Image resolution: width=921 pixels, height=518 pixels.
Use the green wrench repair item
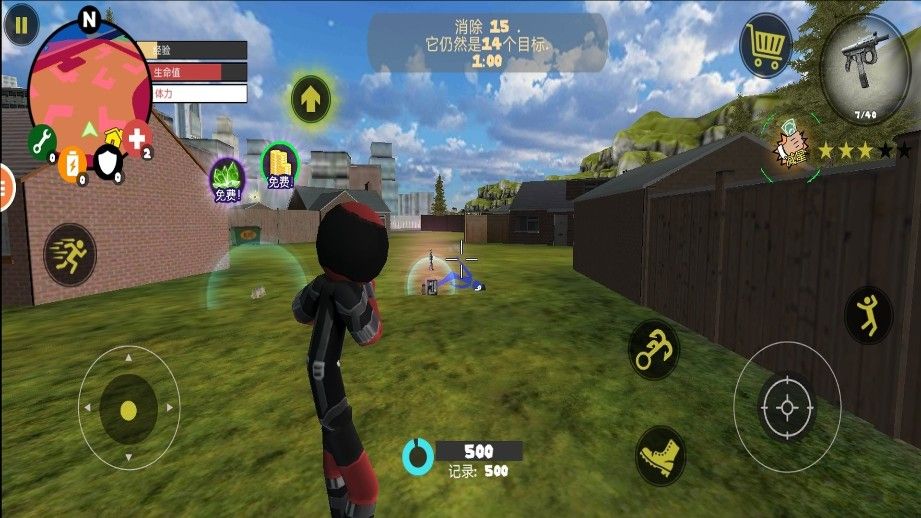point(42,143)
